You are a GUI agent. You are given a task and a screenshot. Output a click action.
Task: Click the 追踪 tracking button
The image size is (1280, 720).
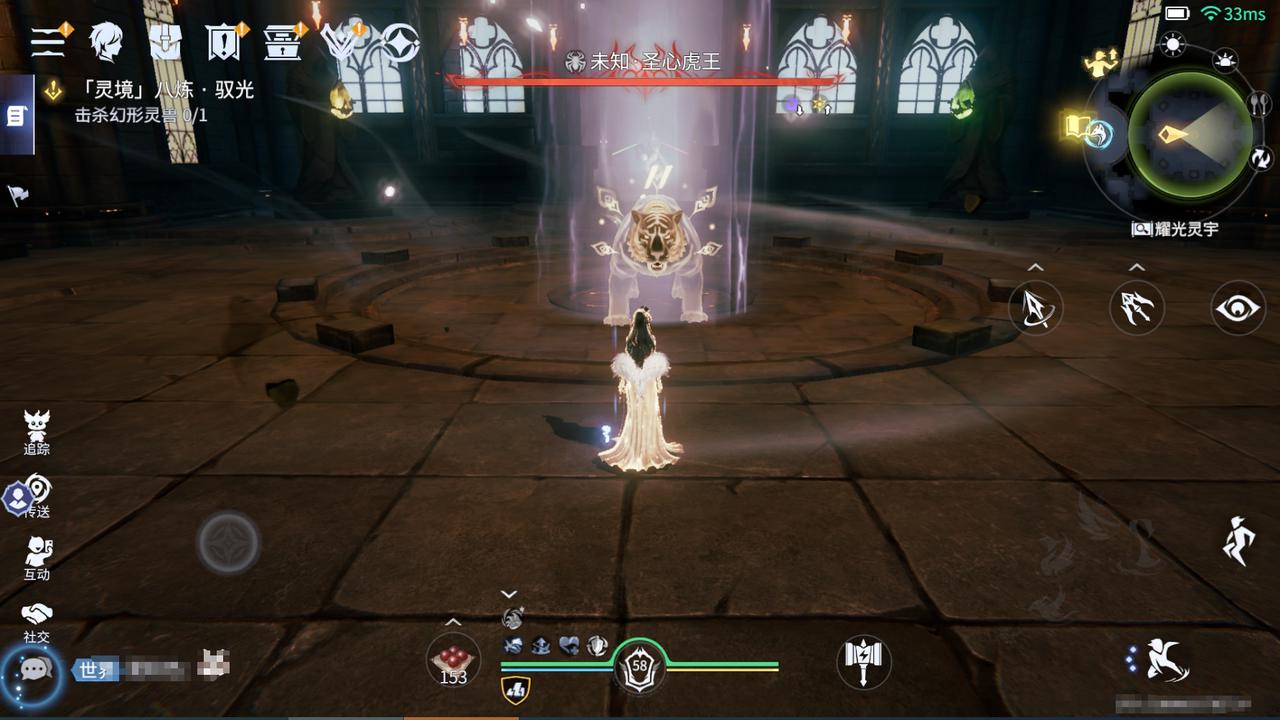(x=37, y=432)
